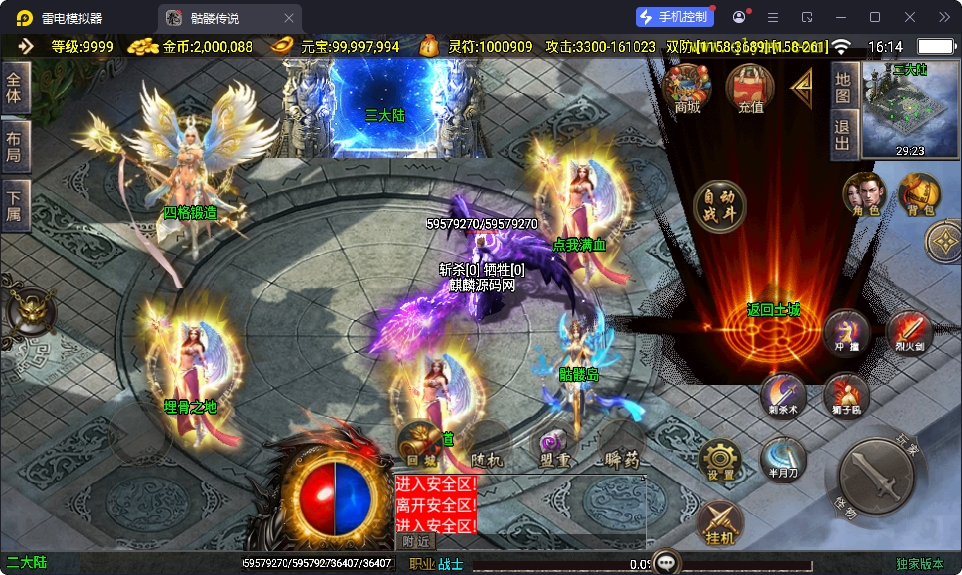The height and width of the screenshot is (575, 962).
Task: Open the 地图 map button
Action: tap(843, 87)
